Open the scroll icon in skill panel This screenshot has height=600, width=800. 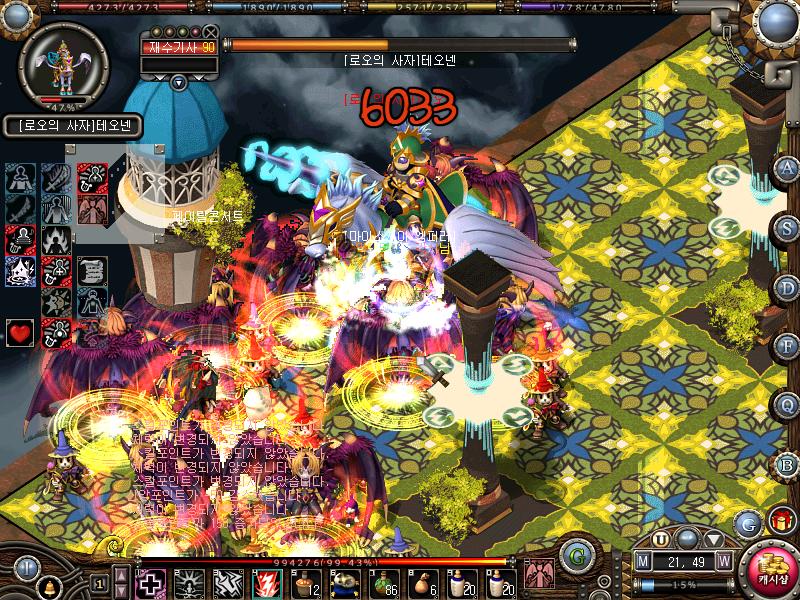click(91, 271)
